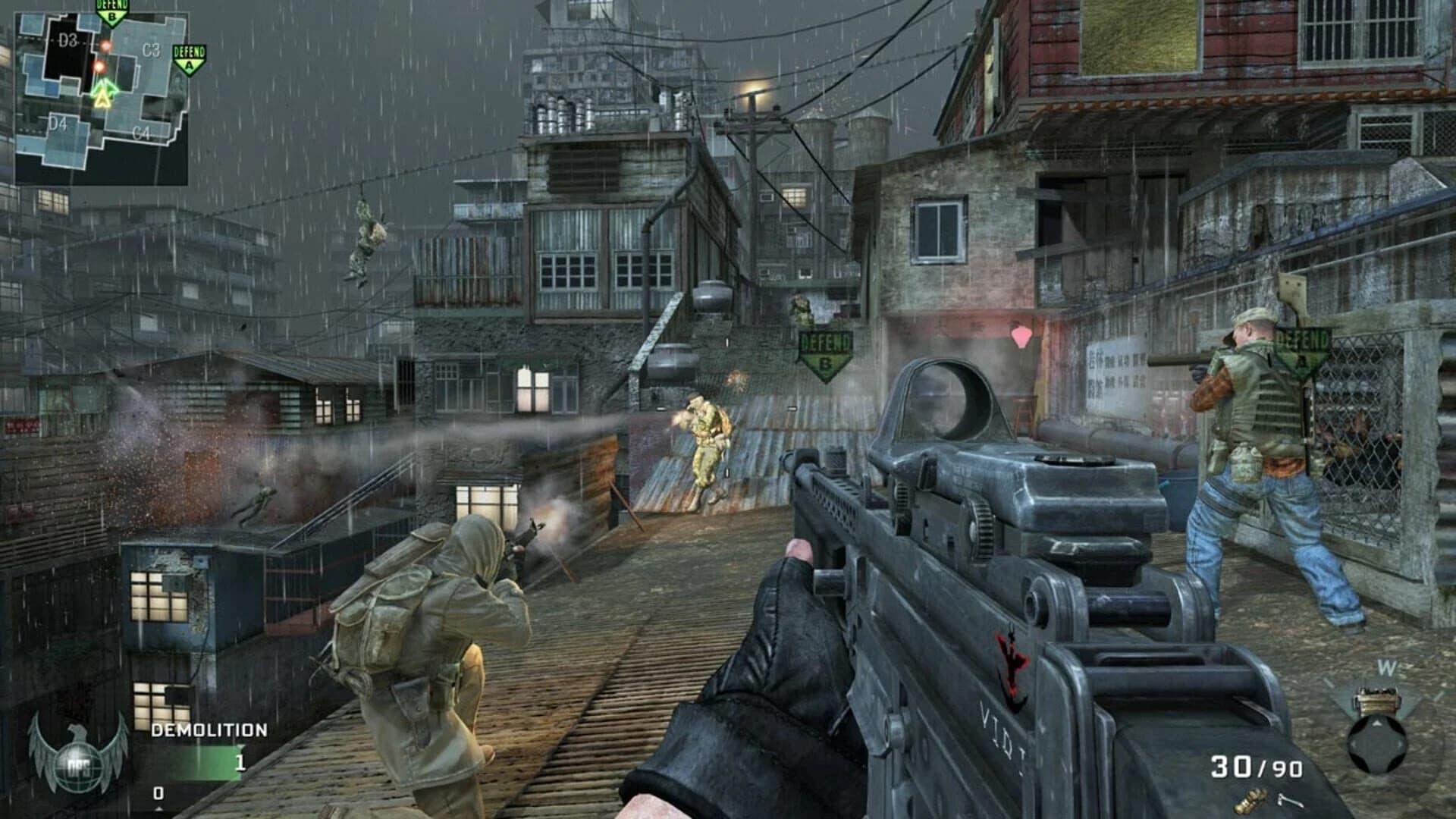Select the C4 grid label on minimap
This screenshot has width=1456, height=819.
point(143,133)
